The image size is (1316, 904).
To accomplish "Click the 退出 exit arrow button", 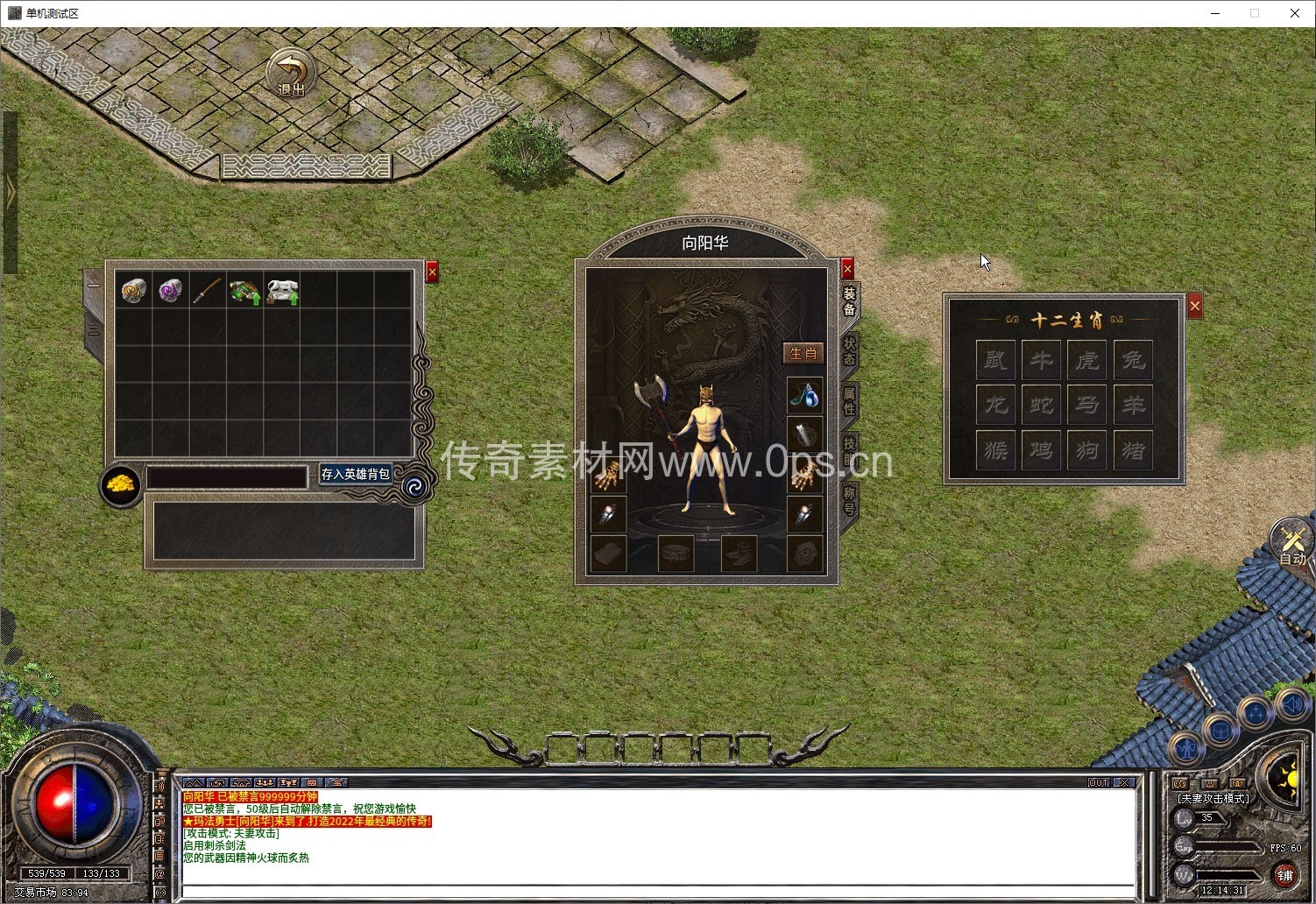I will click(290, 74).
